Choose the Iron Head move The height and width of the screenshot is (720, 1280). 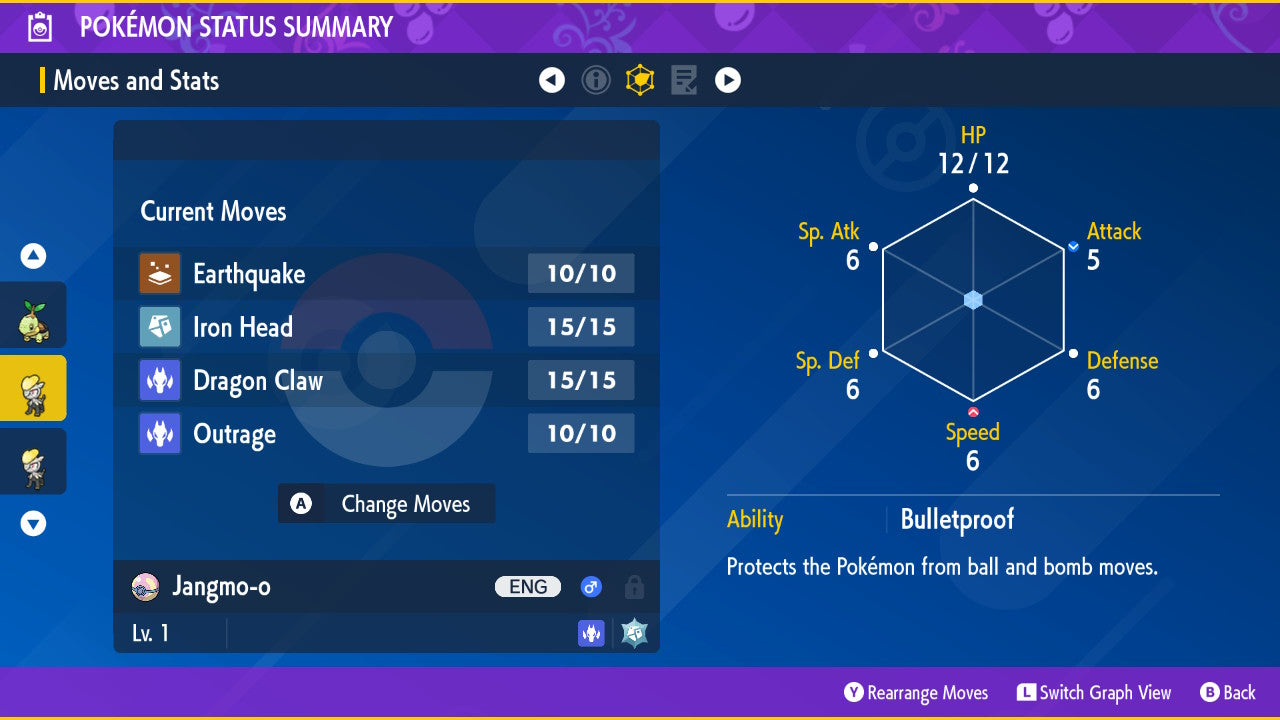pos(386,327)
